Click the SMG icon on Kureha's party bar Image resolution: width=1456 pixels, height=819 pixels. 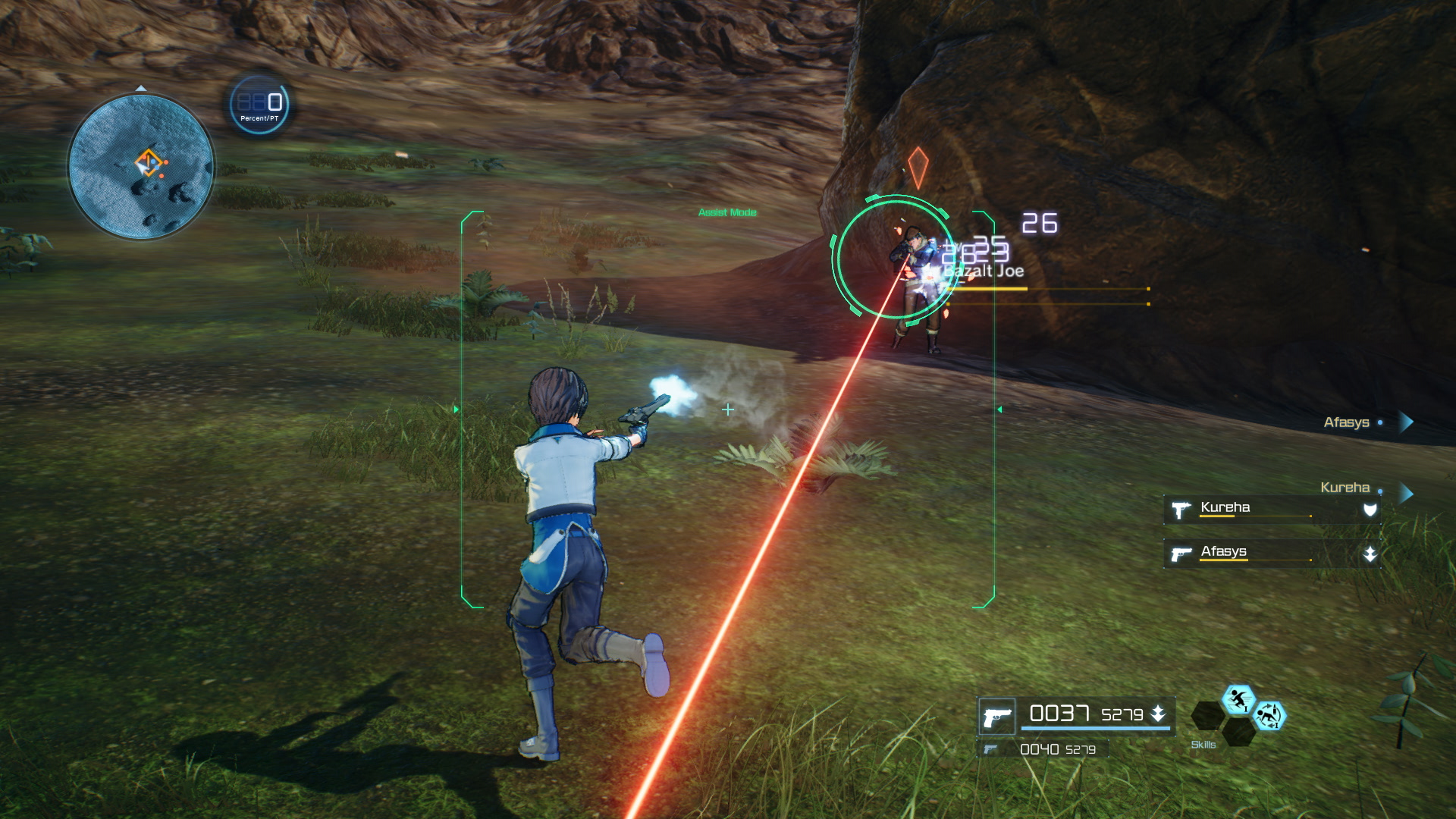point(1181,509)
